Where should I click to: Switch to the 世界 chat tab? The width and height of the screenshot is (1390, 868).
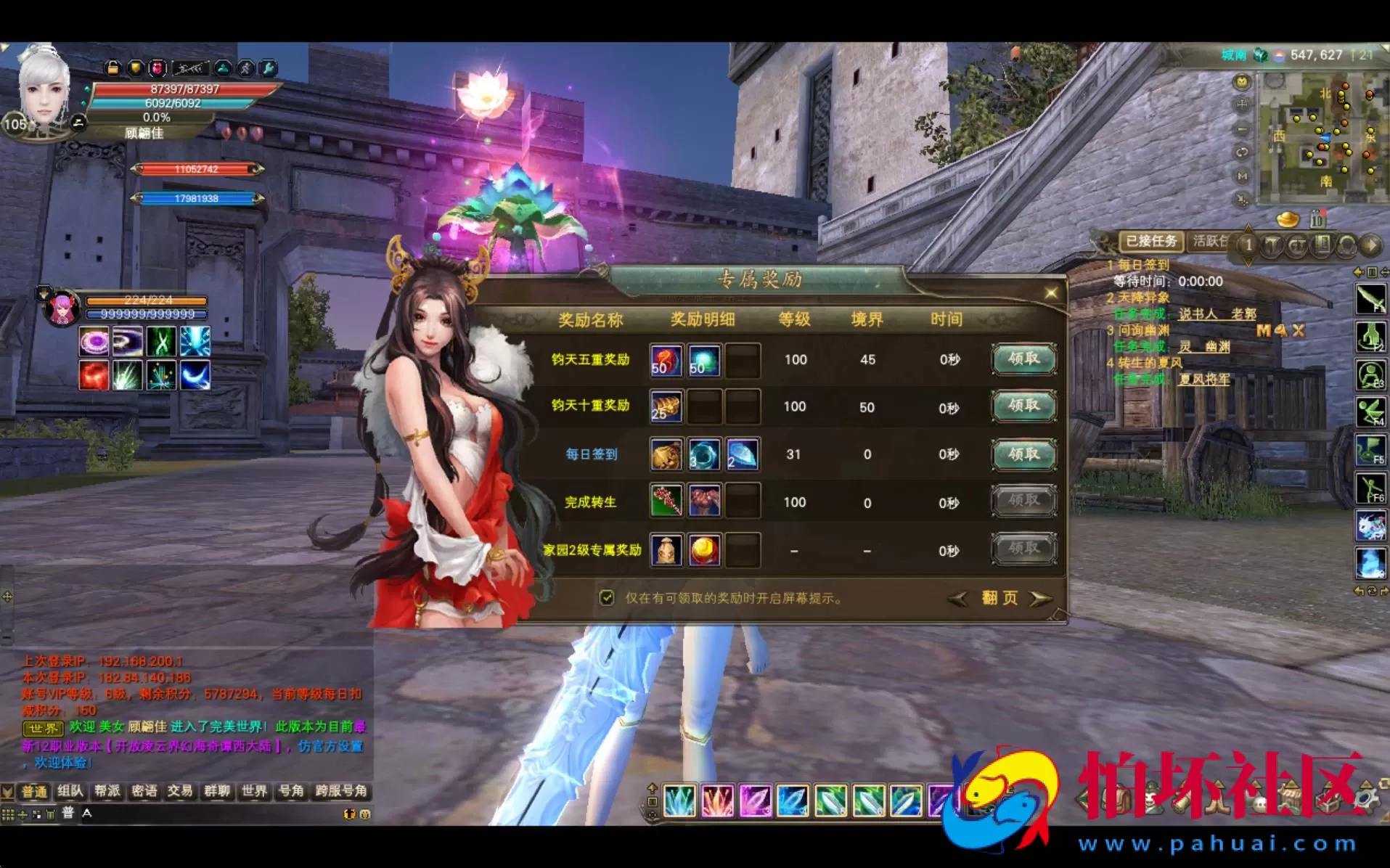254,790
